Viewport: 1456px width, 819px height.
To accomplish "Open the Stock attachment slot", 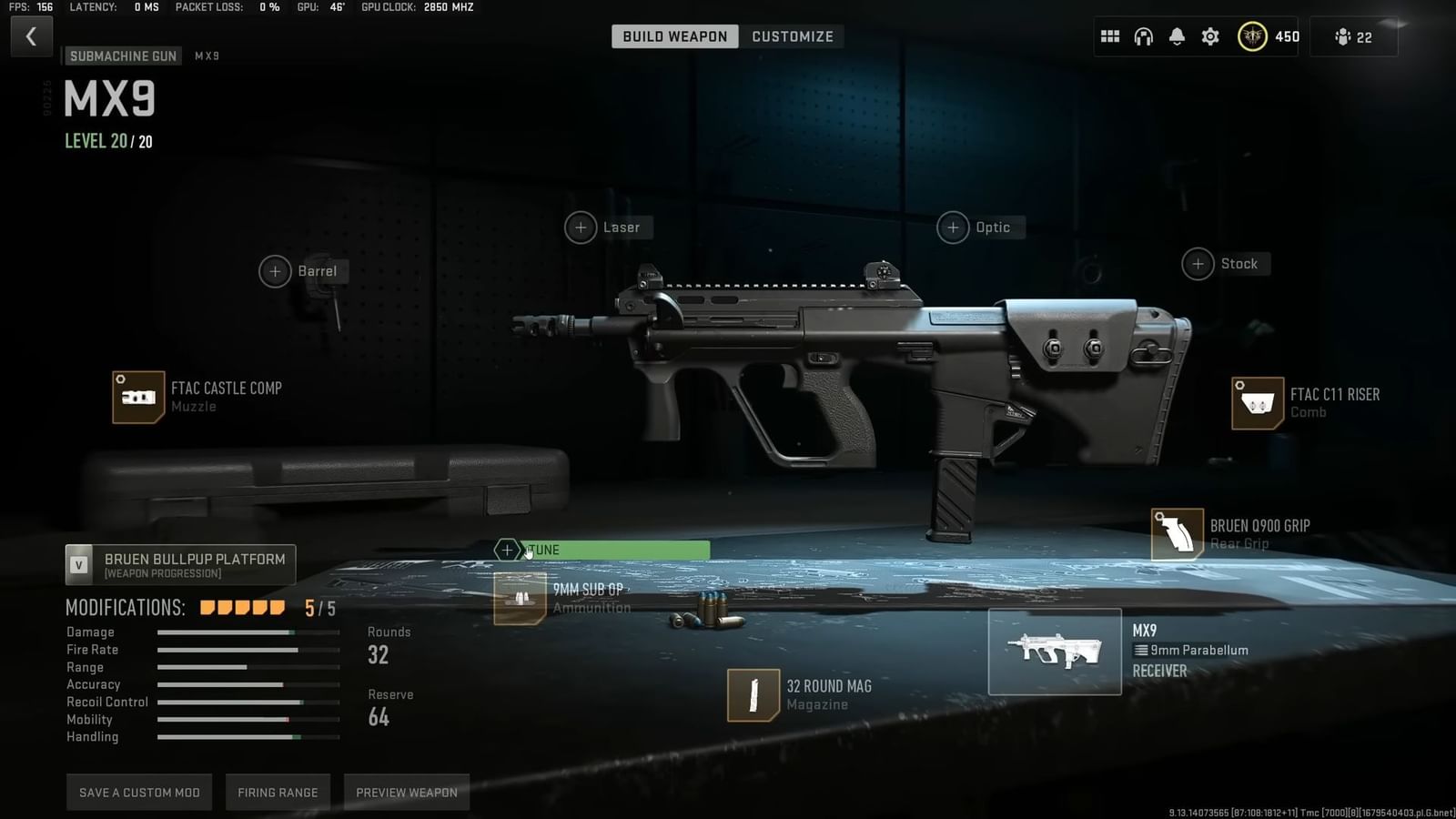I will pos(1198,263).
